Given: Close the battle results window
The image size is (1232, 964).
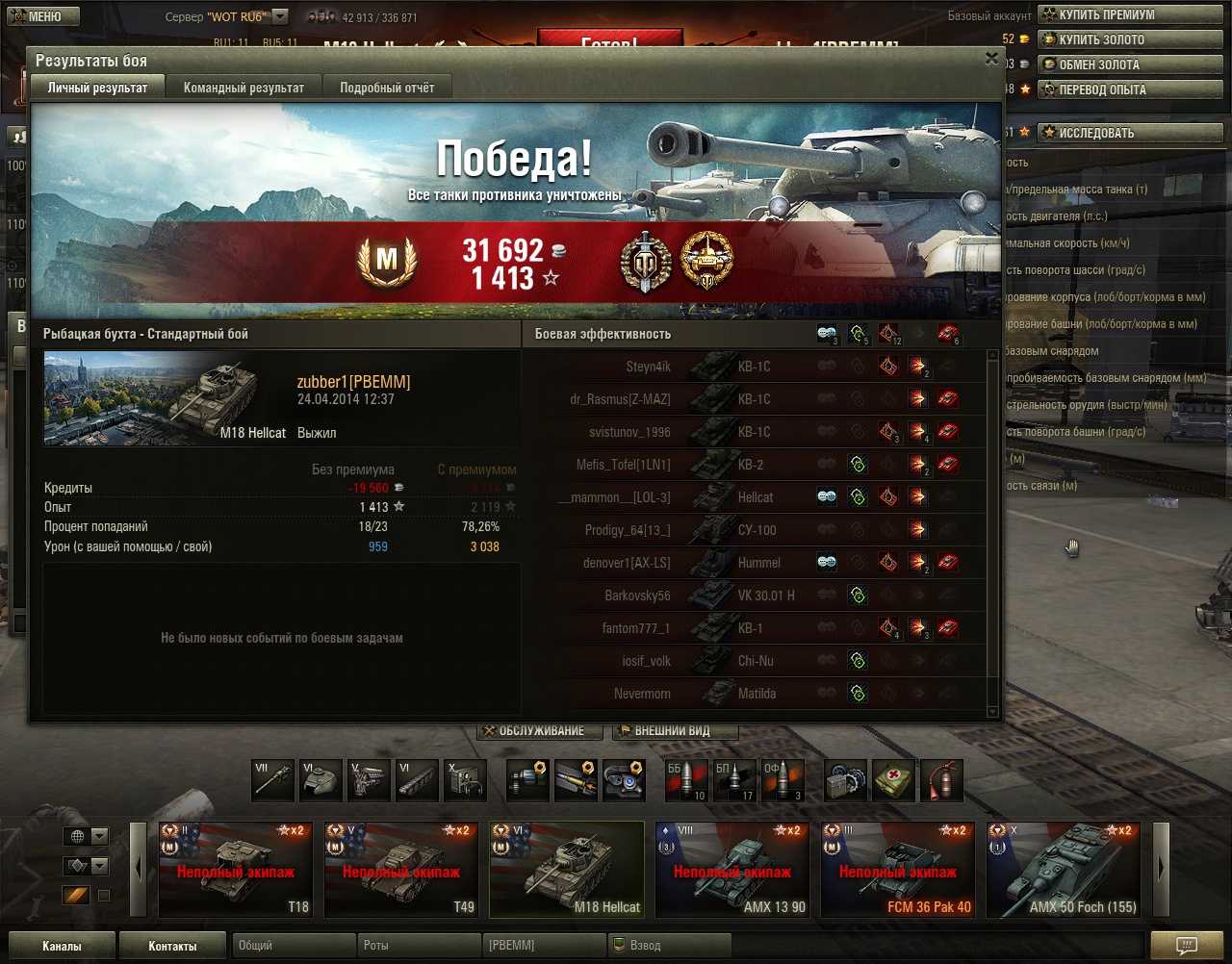Looking at the screenshot, I should [x=991, y=59].
